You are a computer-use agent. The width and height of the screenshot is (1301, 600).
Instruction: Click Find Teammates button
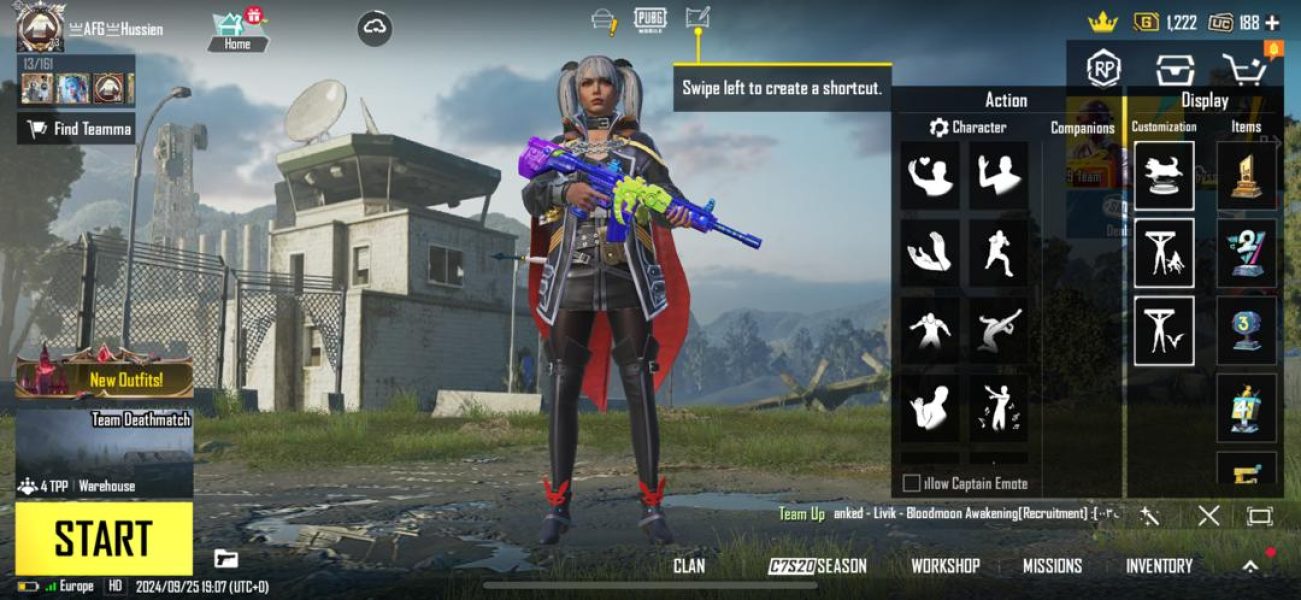pyautogui.click(x=77, y=128)
